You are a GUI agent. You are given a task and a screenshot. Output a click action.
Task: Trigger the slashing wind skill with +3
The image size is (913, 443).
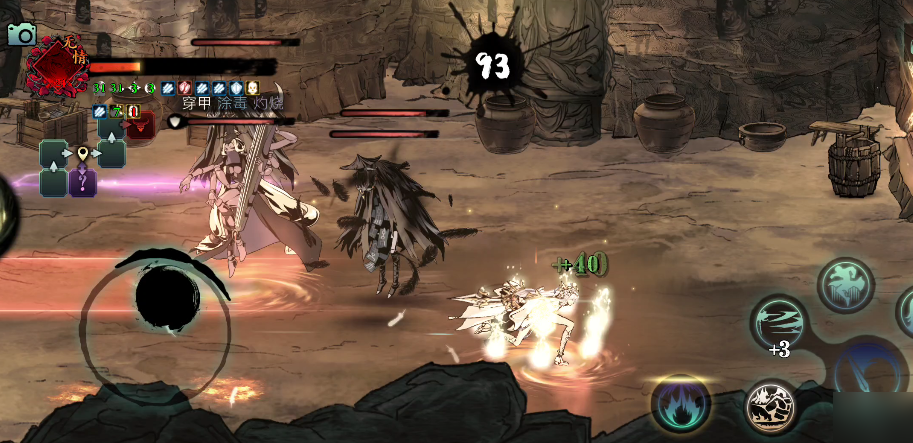click(x=779, y=323)
